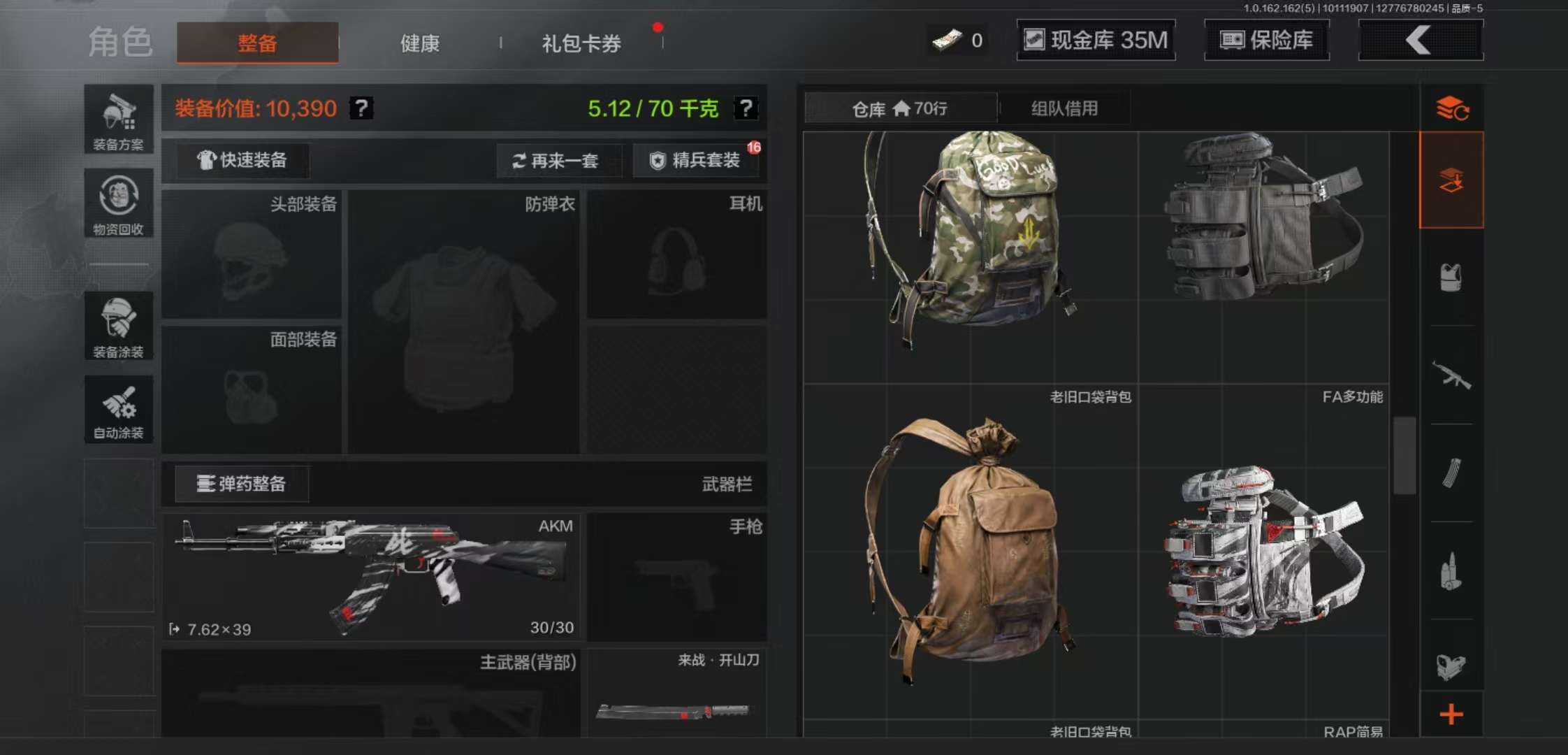
Task: Click the orange plus button
Action: pyautogui.click(x=1451, y=714)
